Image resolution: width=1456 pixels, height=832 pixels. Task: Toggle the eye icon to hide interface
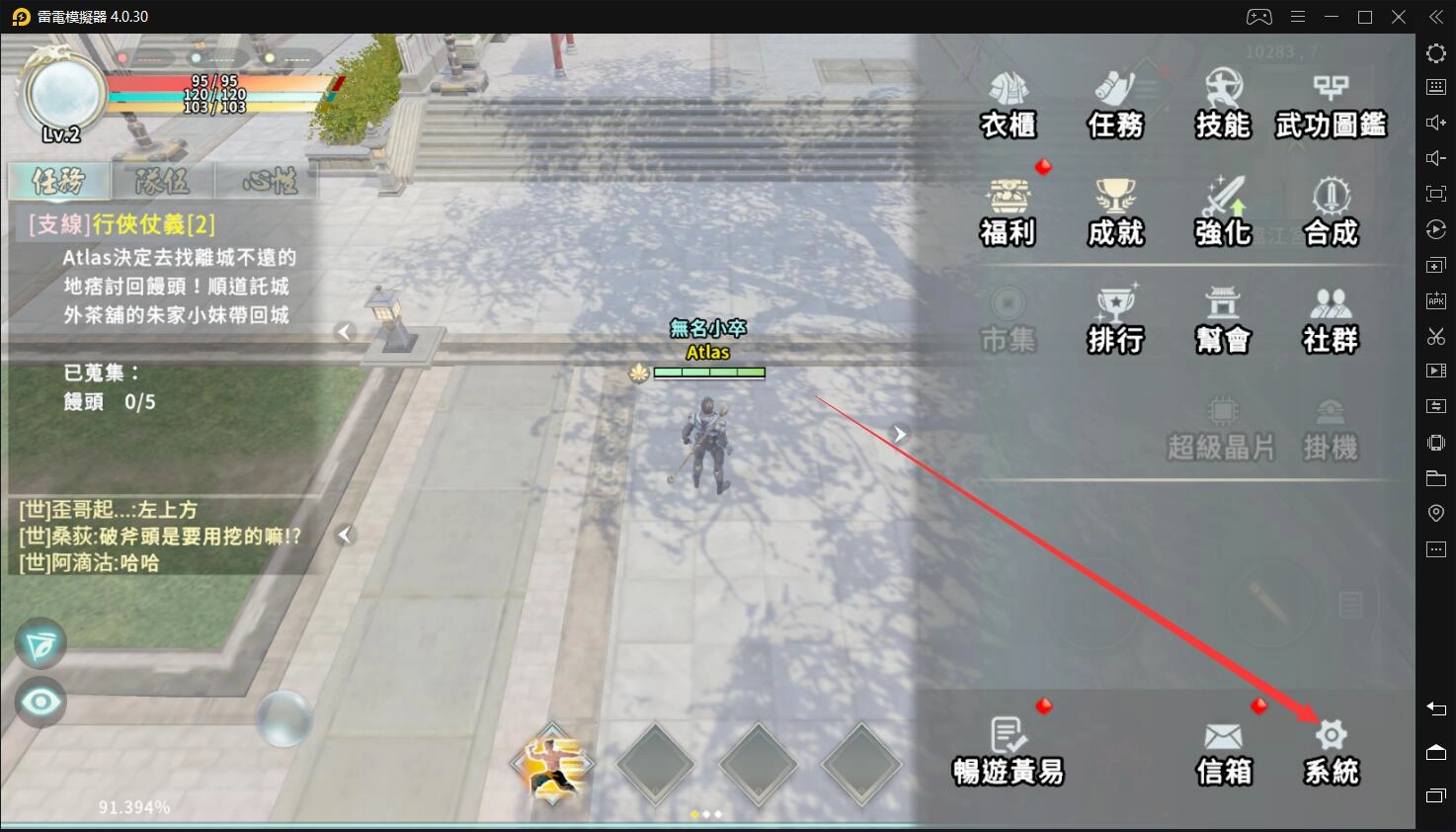[x=40, y=703]
